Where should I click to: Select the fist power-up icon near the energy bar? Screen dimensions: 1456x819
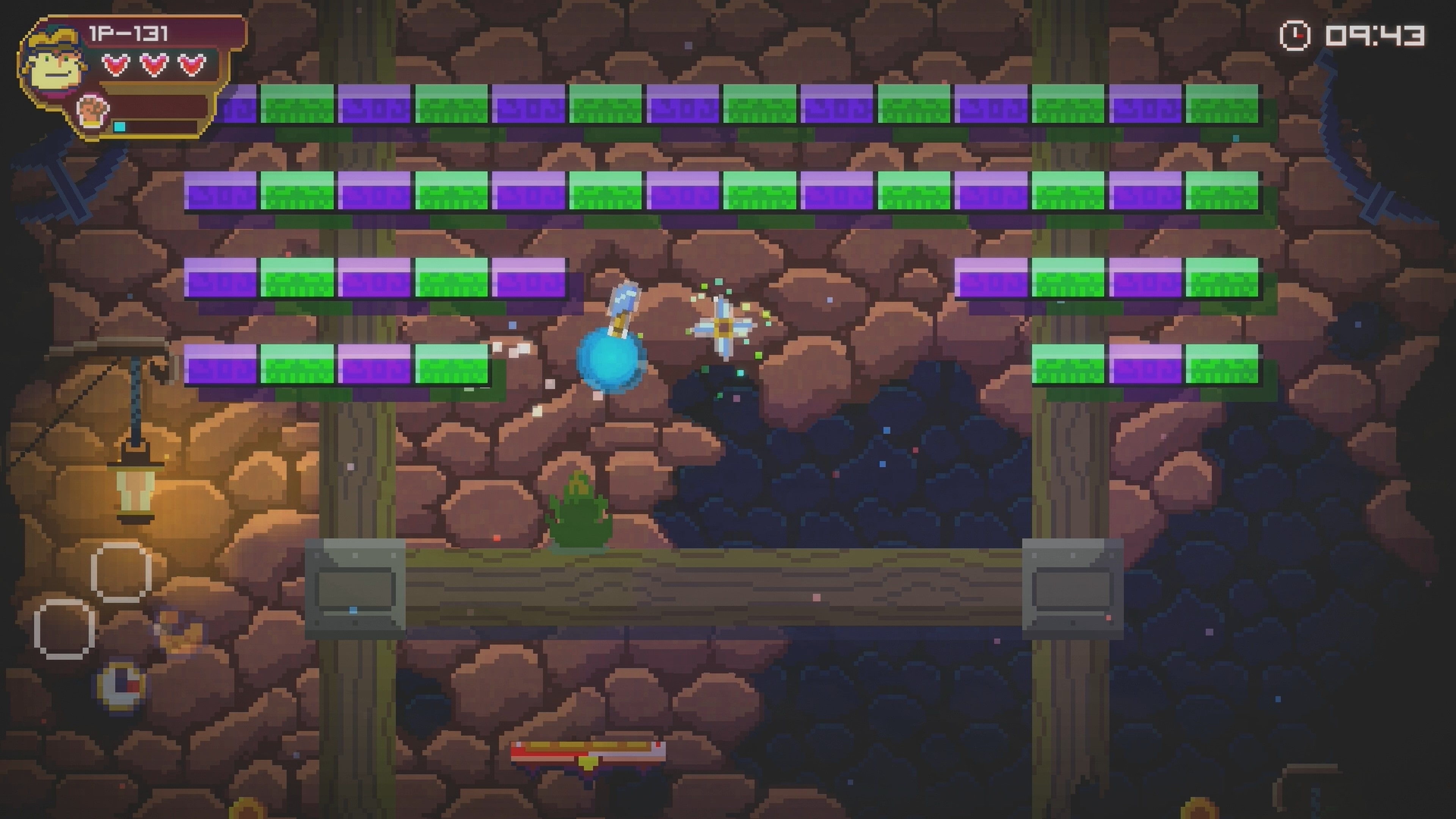pyautogui.click(x=92, y=113)
